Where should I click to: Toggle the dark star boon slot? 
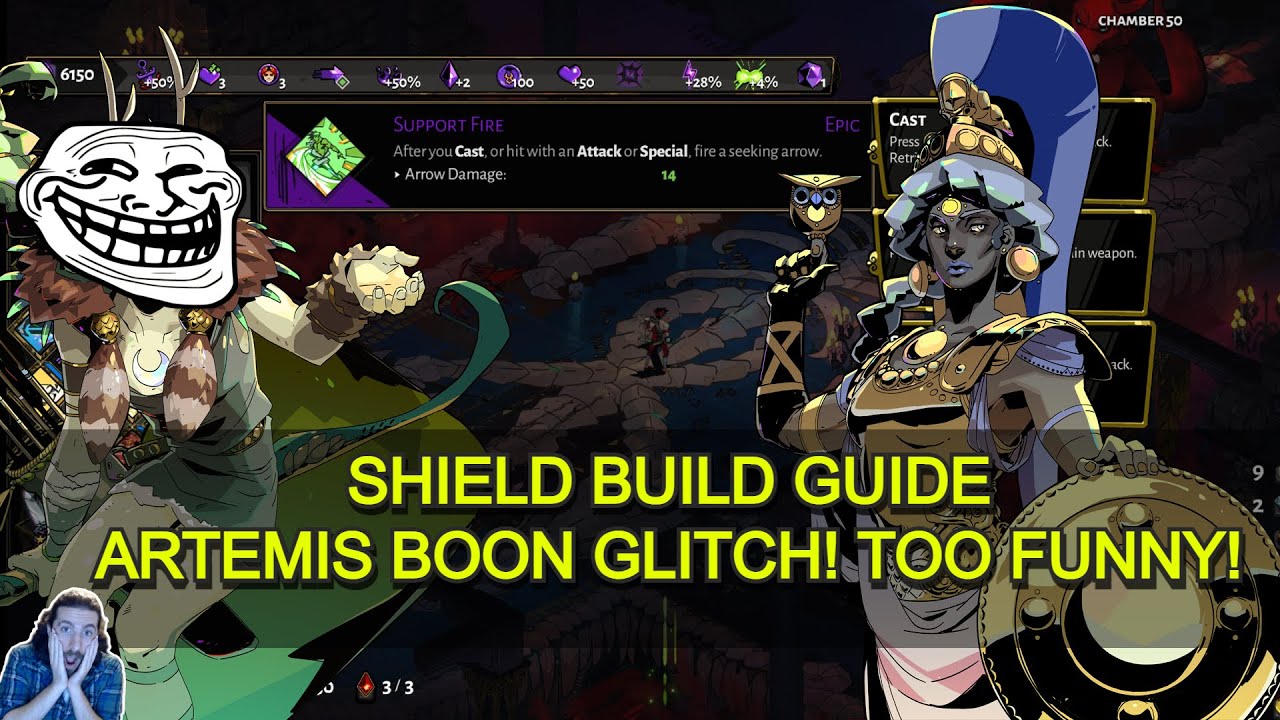tap(628, 73)
